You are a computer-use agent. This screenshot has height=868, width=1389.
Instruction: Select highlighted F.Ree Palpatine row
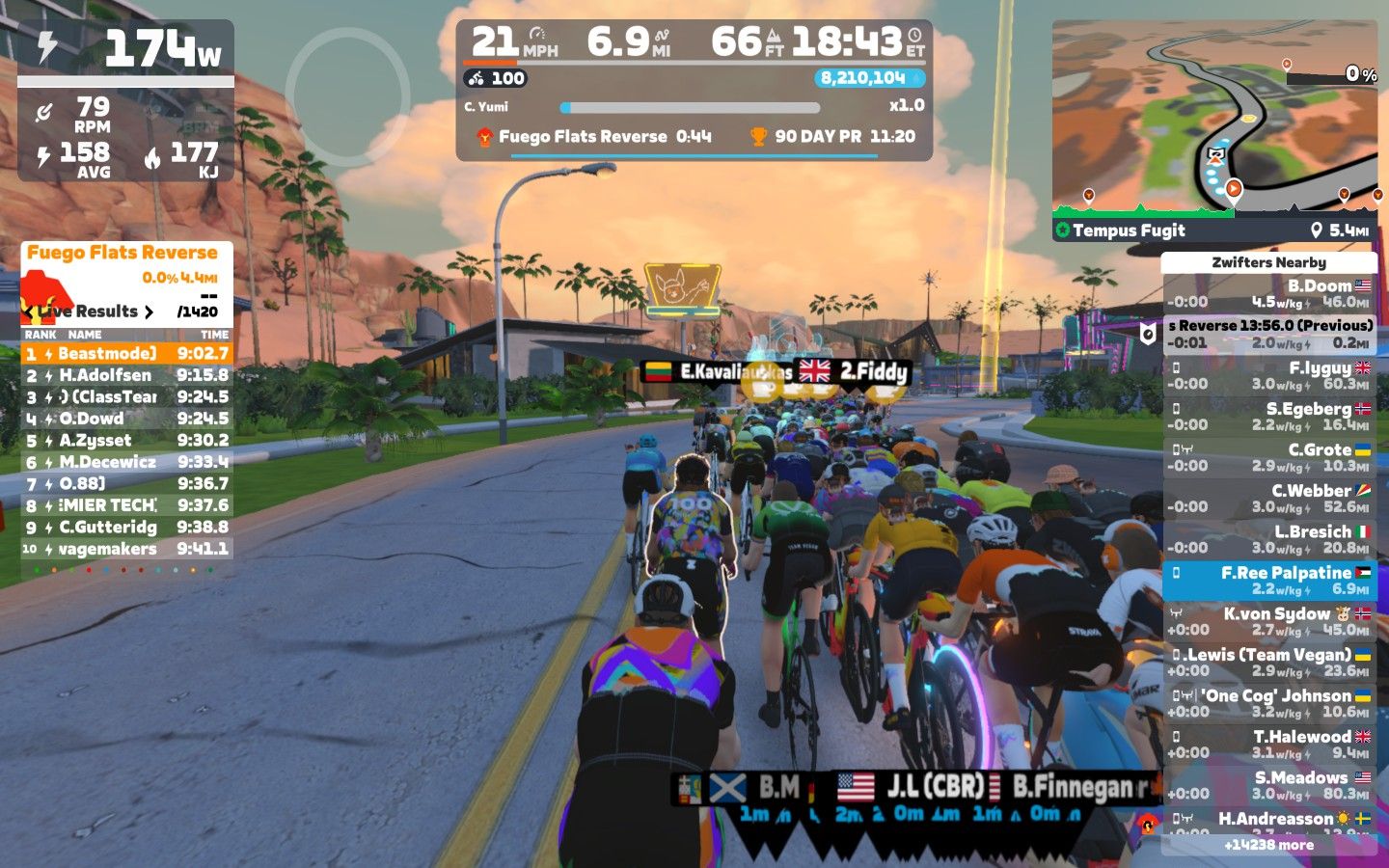pos(1268,581)
